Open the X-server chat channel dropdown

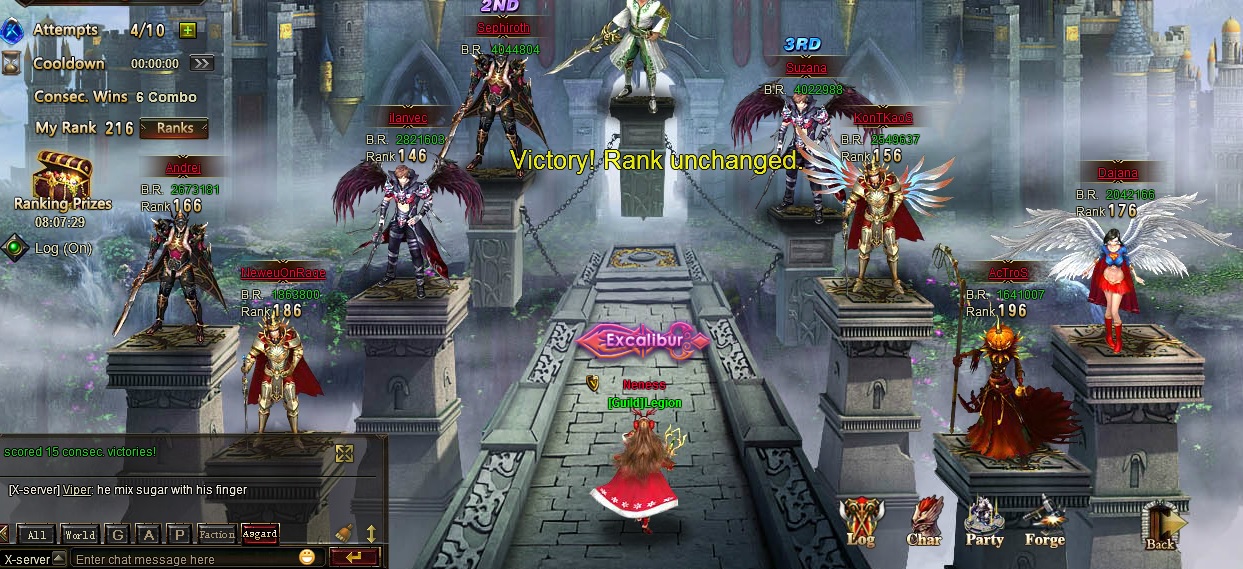59,558
